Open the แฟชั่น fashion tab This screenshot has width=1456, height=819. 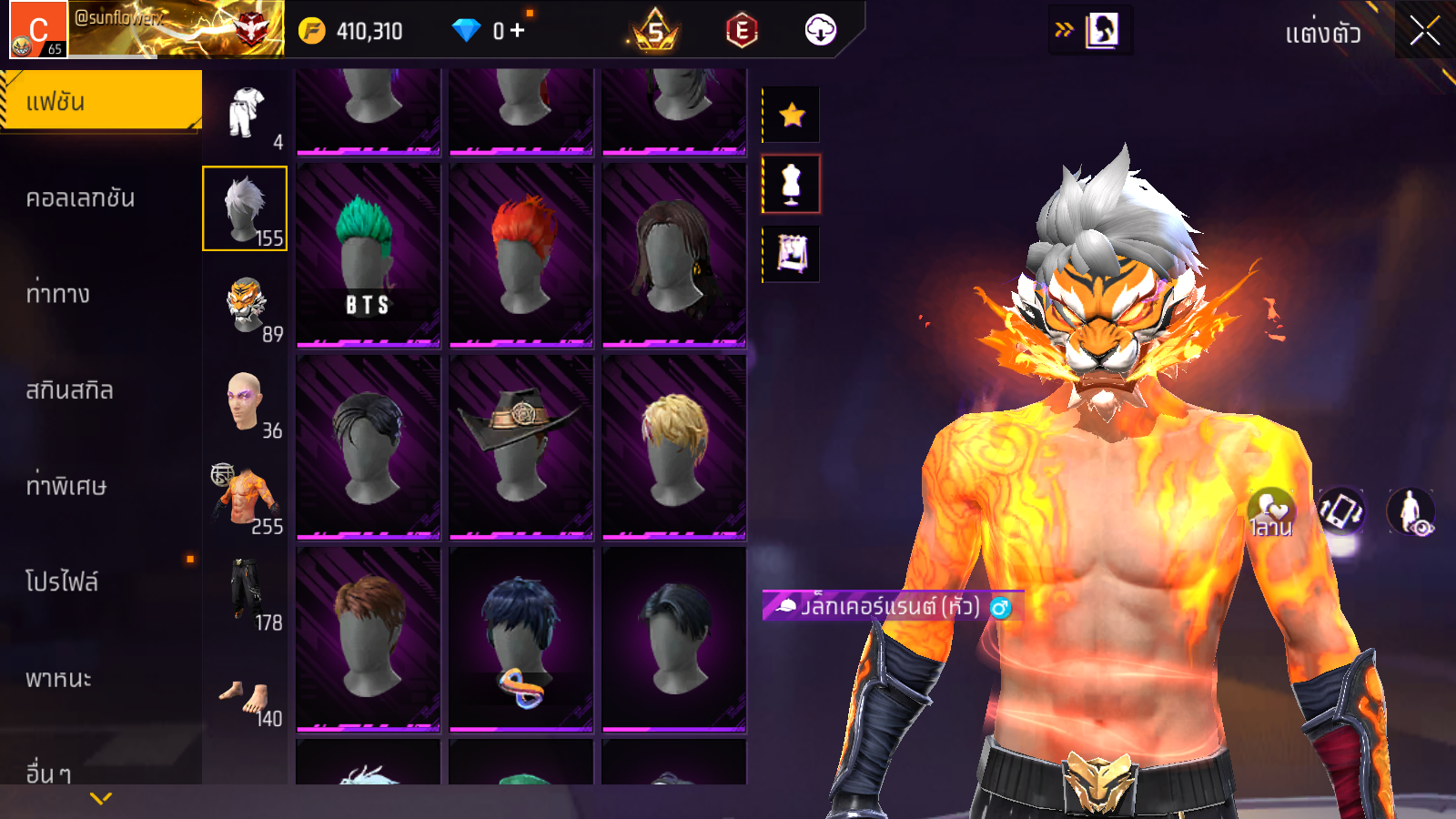tap(101, 101)
